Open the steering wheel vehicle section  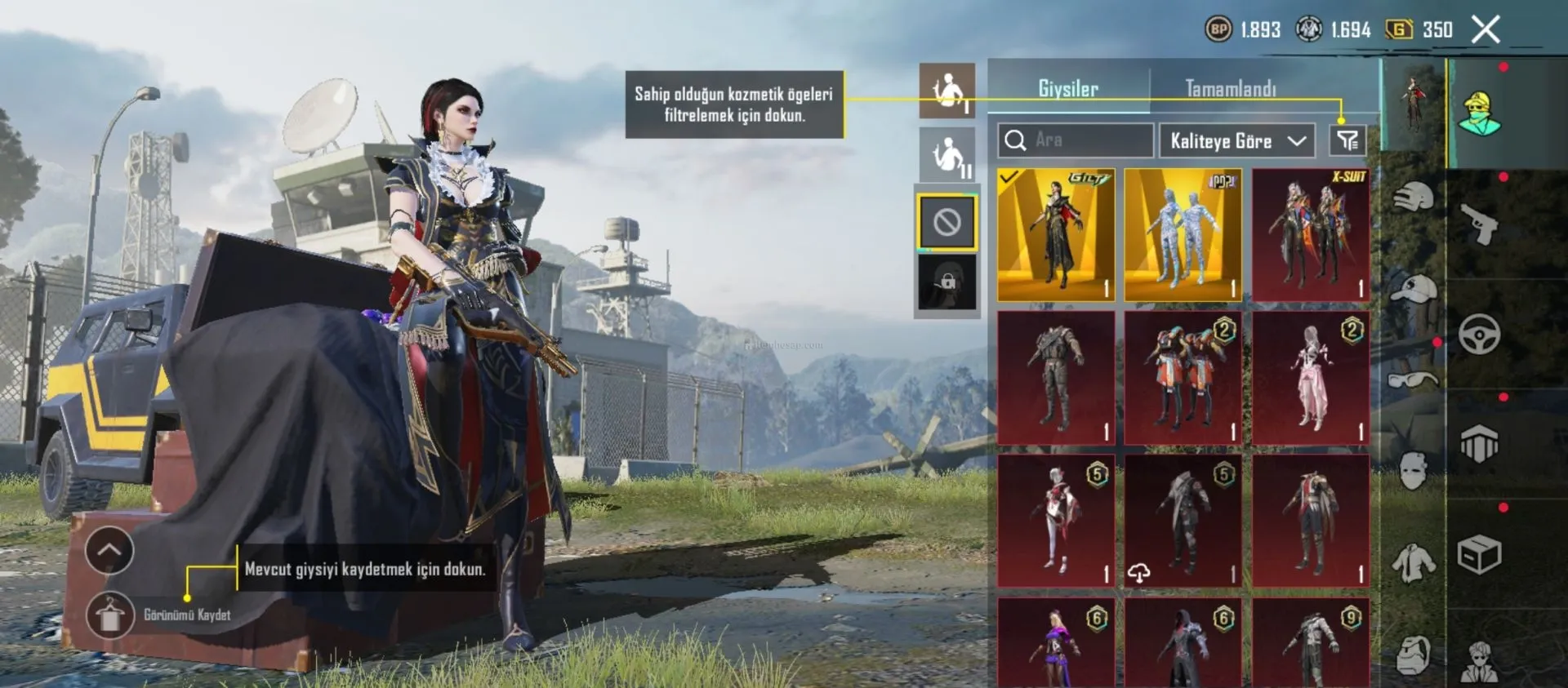[x=1479, y=333]
